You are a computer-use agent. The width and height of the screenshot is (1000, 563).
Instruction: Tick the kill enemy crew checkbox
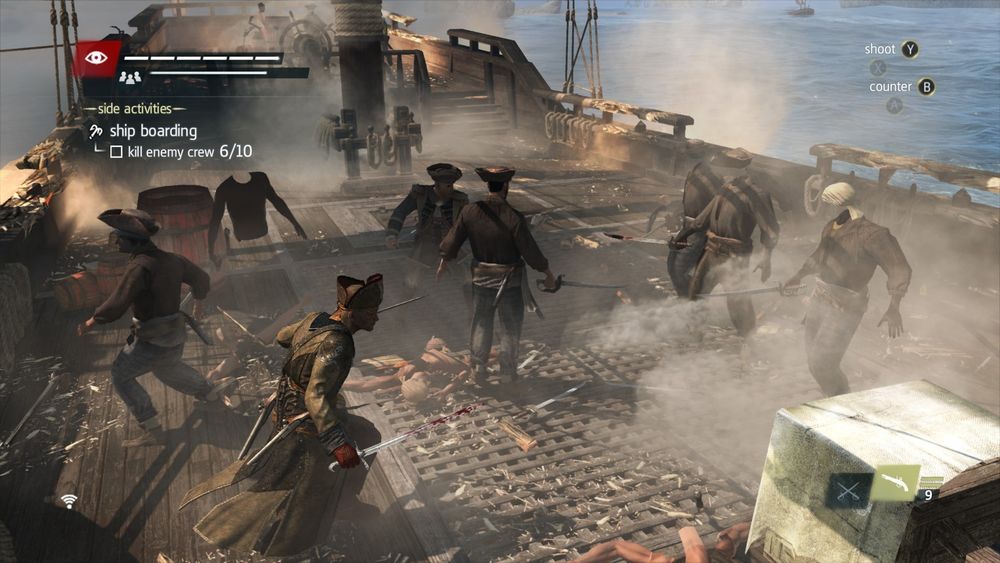pos(116,152)
